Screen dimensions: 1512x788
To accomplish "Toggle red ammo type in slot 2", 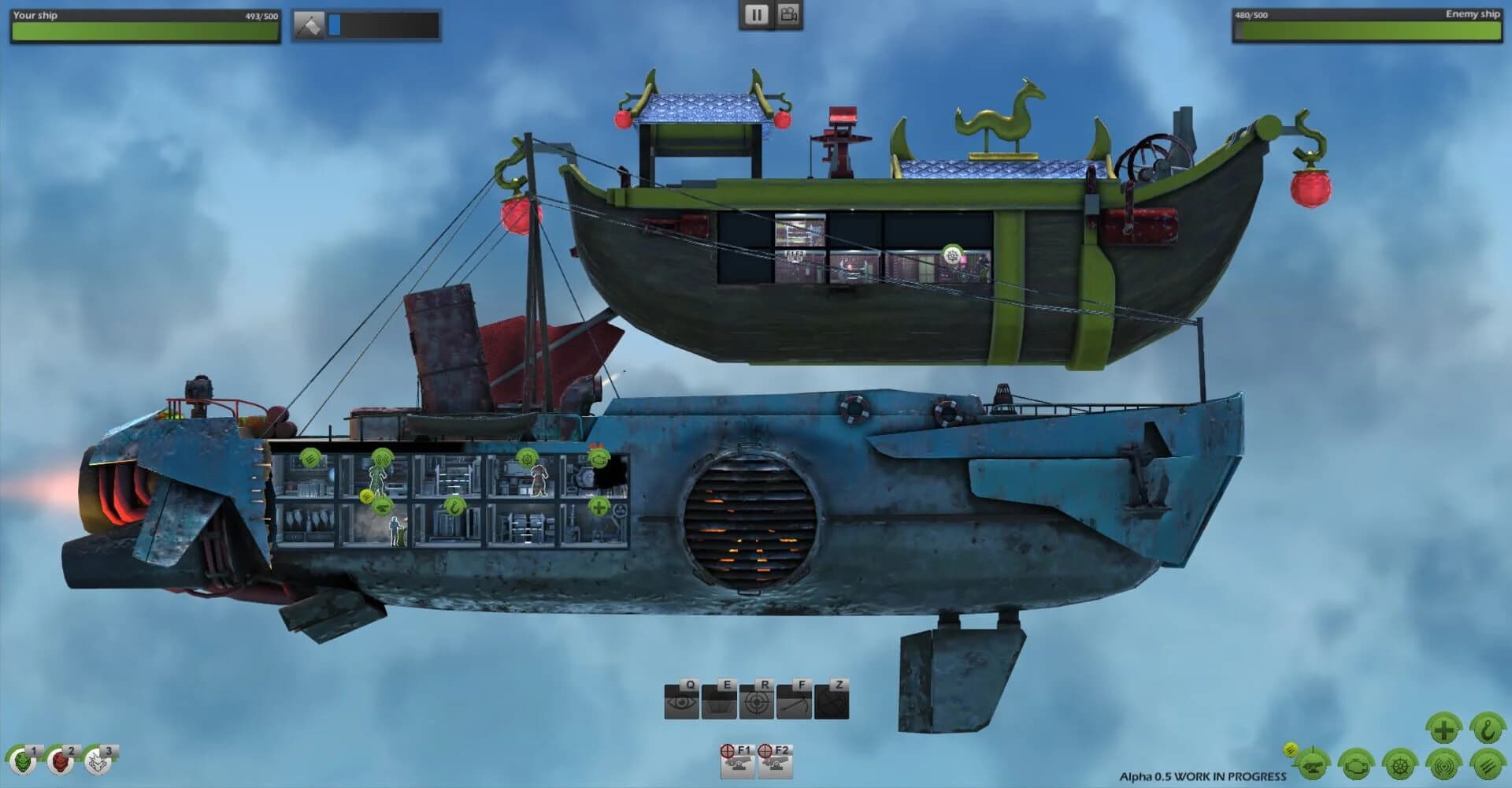I will tap(58, 761).
